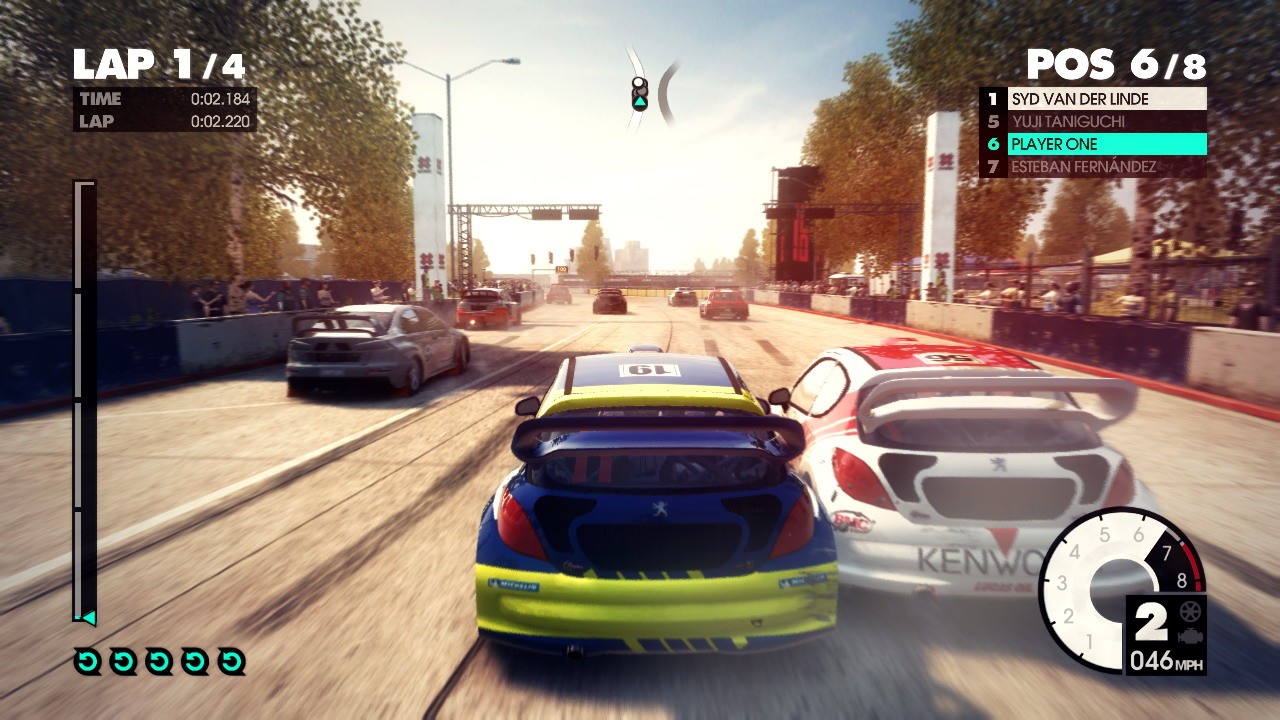Click the vertical lap progress track bar
Viewport: 1280px width, 720px height.
coord(85,400)
